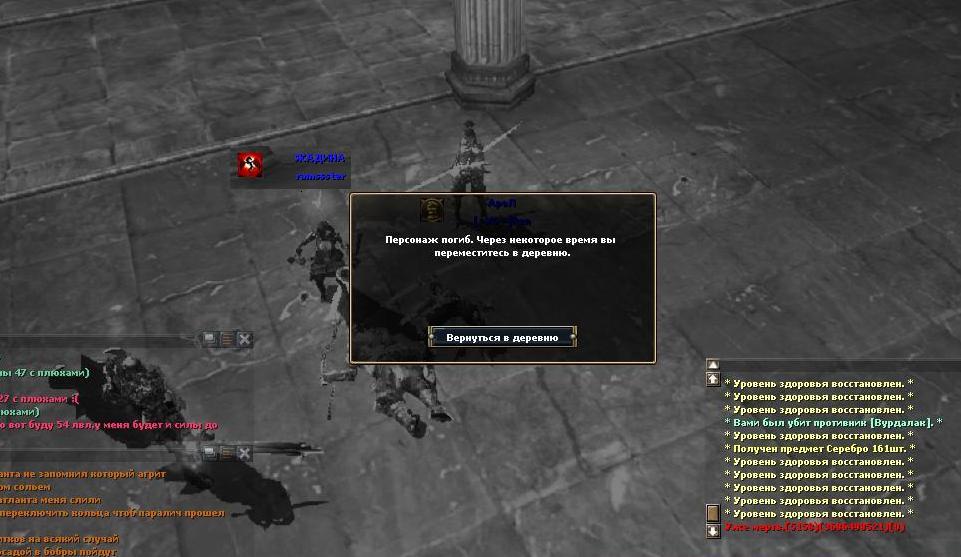Close the chat panel with orange messages
This screenshot has width=961, height=557.
pyautogui.click(x=245, y=453)
